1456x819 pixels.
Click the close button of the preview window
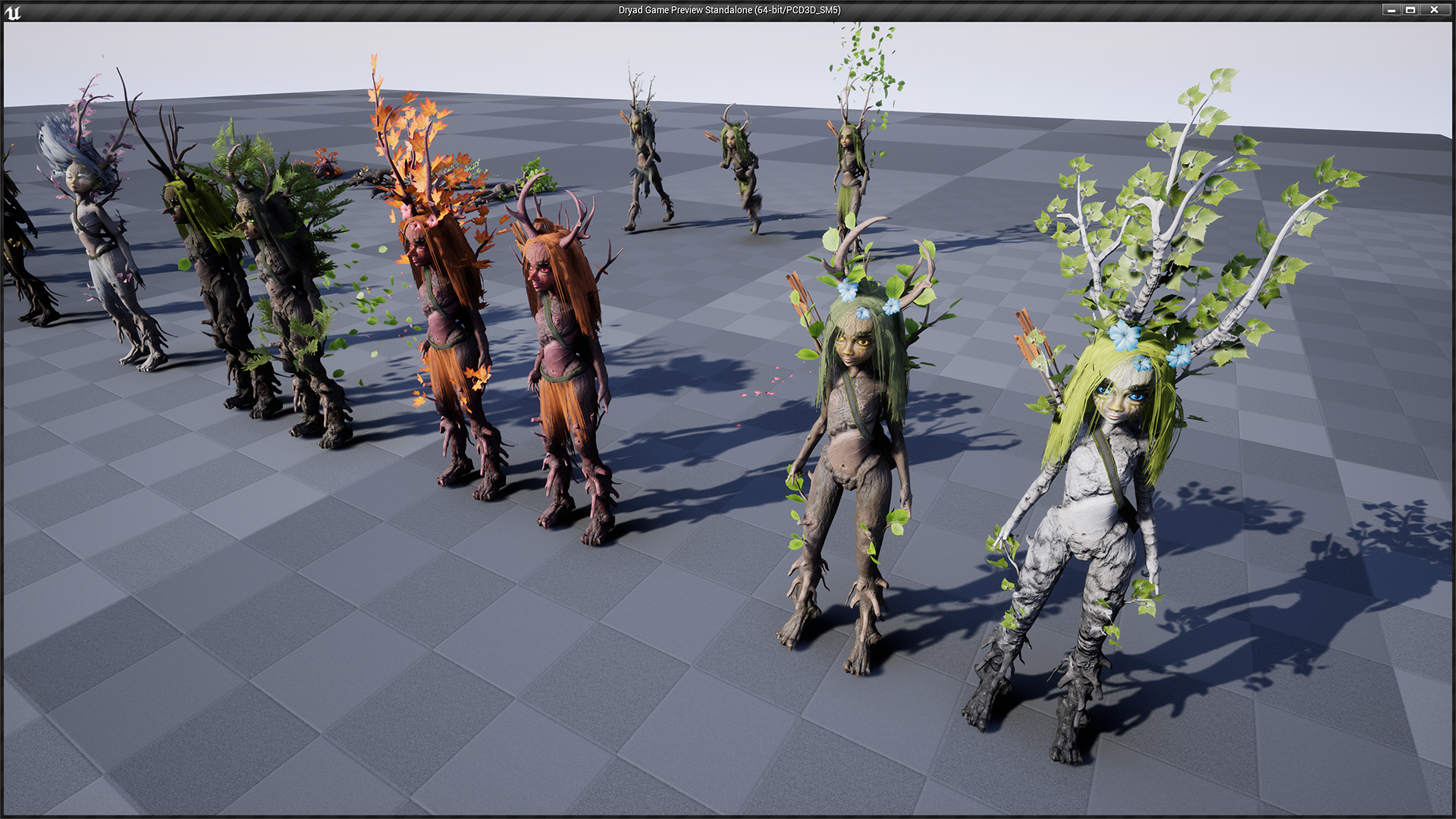1433,10
